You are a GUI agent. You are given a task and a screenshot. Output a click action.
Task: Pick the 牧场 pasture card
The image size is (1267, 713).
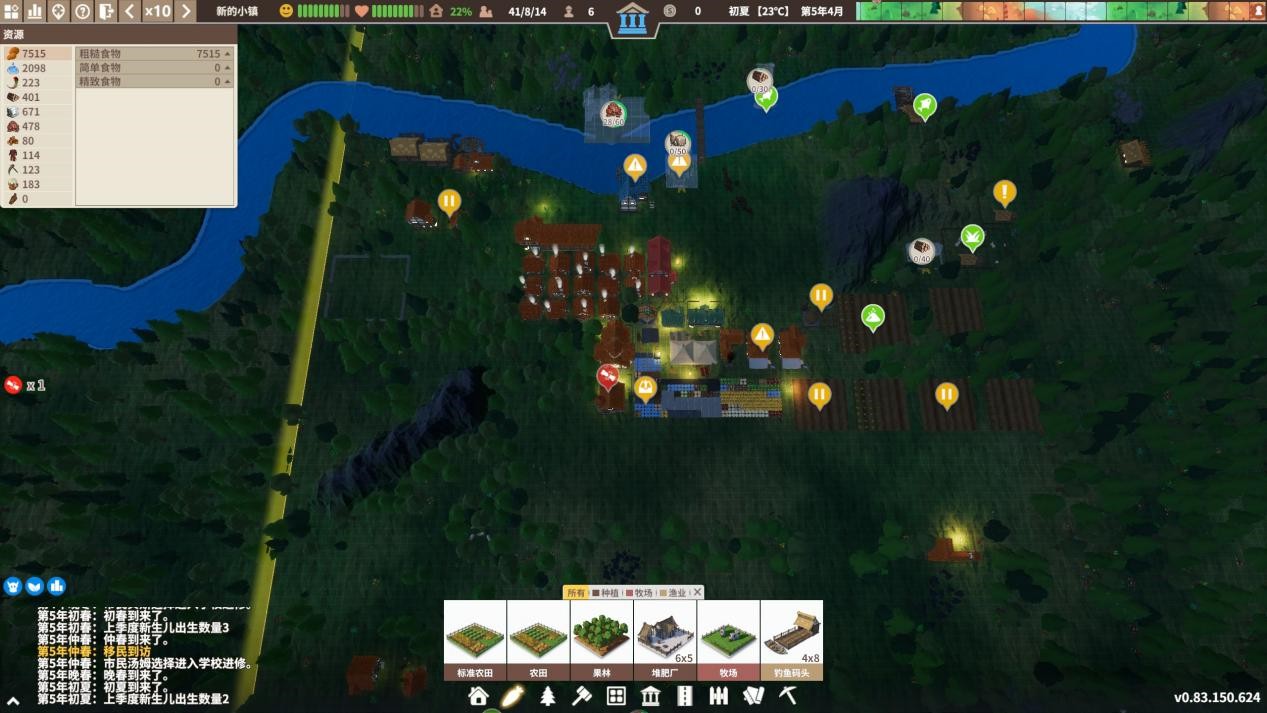[x=728, y=640]
